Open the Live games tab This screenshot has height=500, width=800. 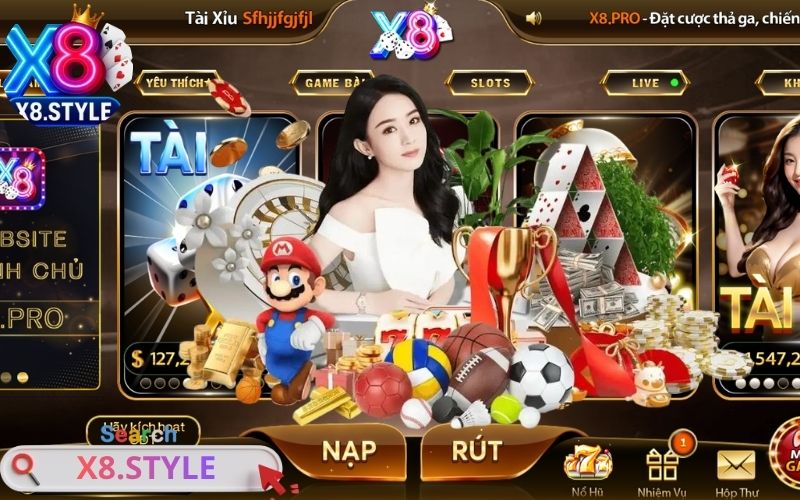tap(646, 83)
